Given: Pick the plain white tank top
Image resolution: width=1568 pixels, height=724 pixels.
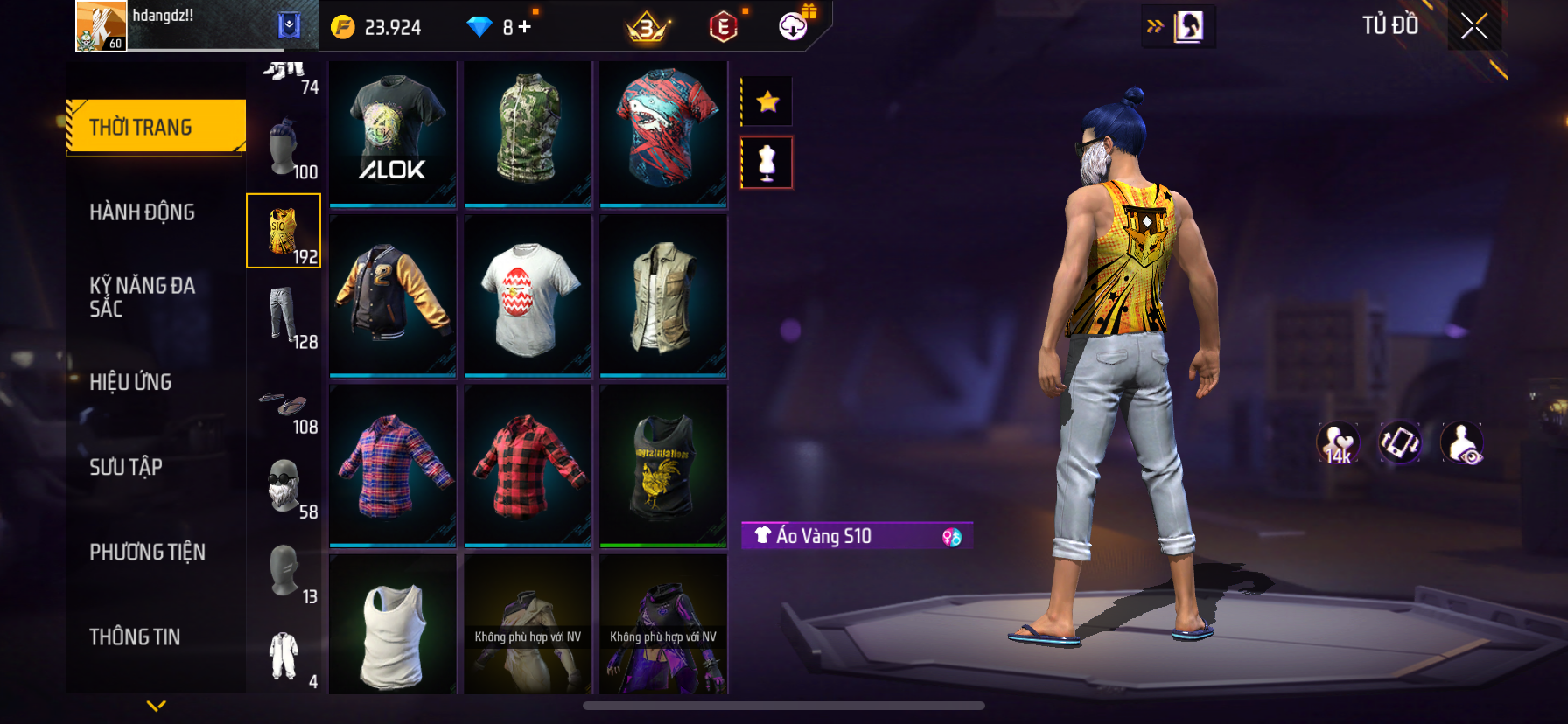Looking at the screenshot, I should tap(393, 624).
